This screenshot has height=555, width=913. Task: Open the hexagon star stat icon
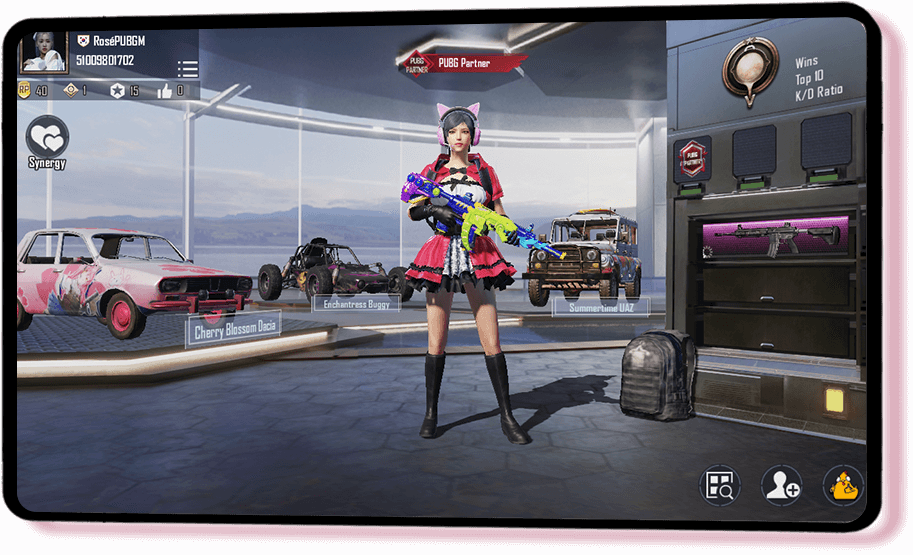[116, 91]
